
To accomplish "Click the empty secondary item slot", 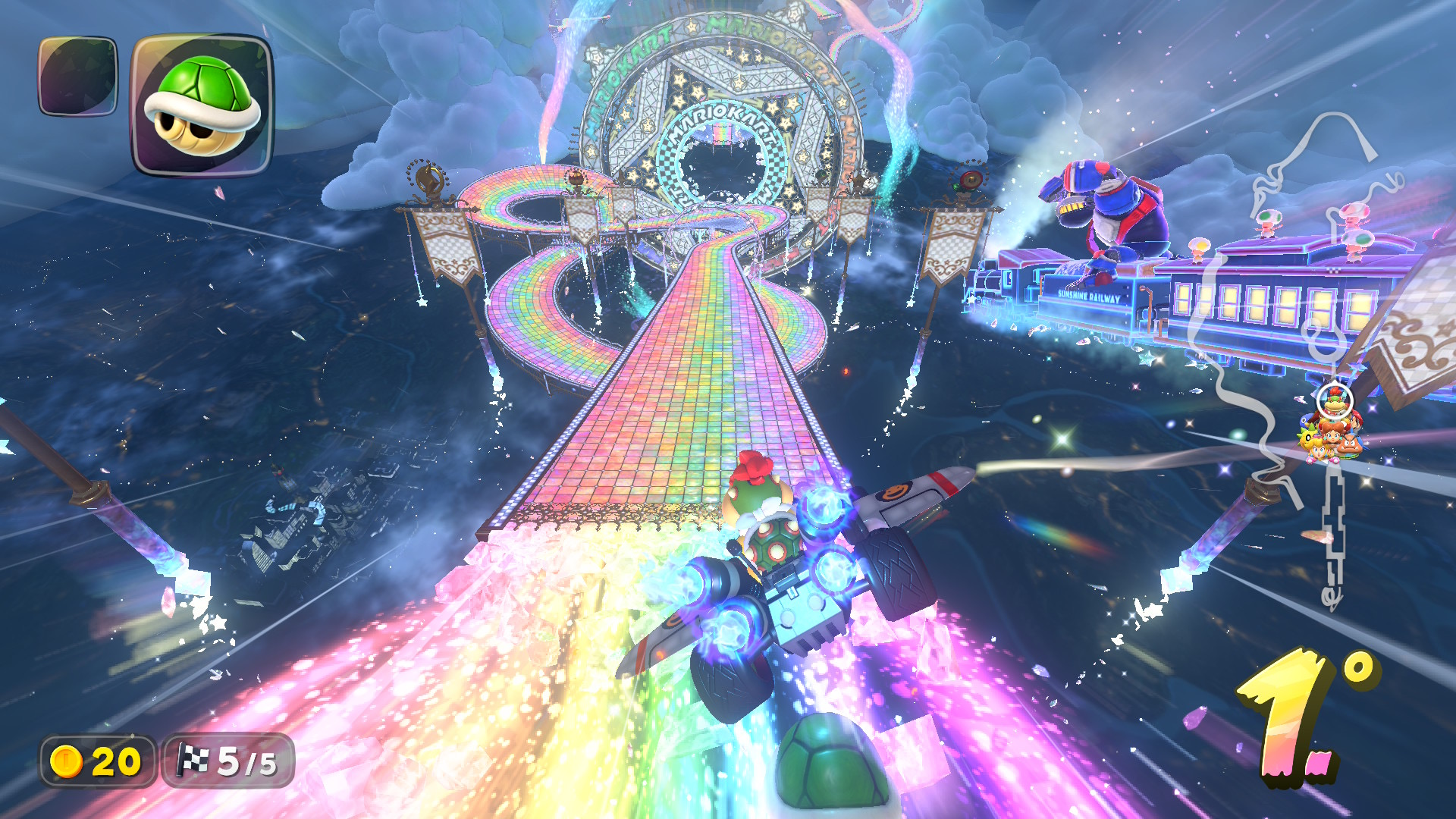I will [x=78, y=77].
